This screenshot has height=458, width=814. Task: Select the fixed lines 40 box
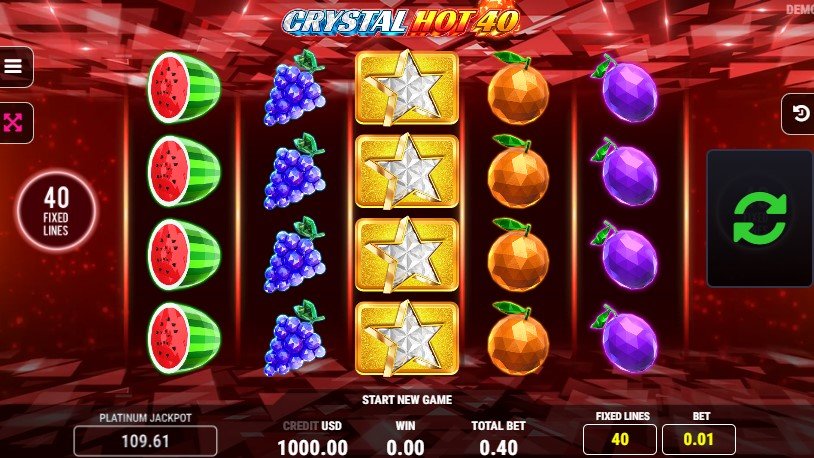[x=620, y=439]
